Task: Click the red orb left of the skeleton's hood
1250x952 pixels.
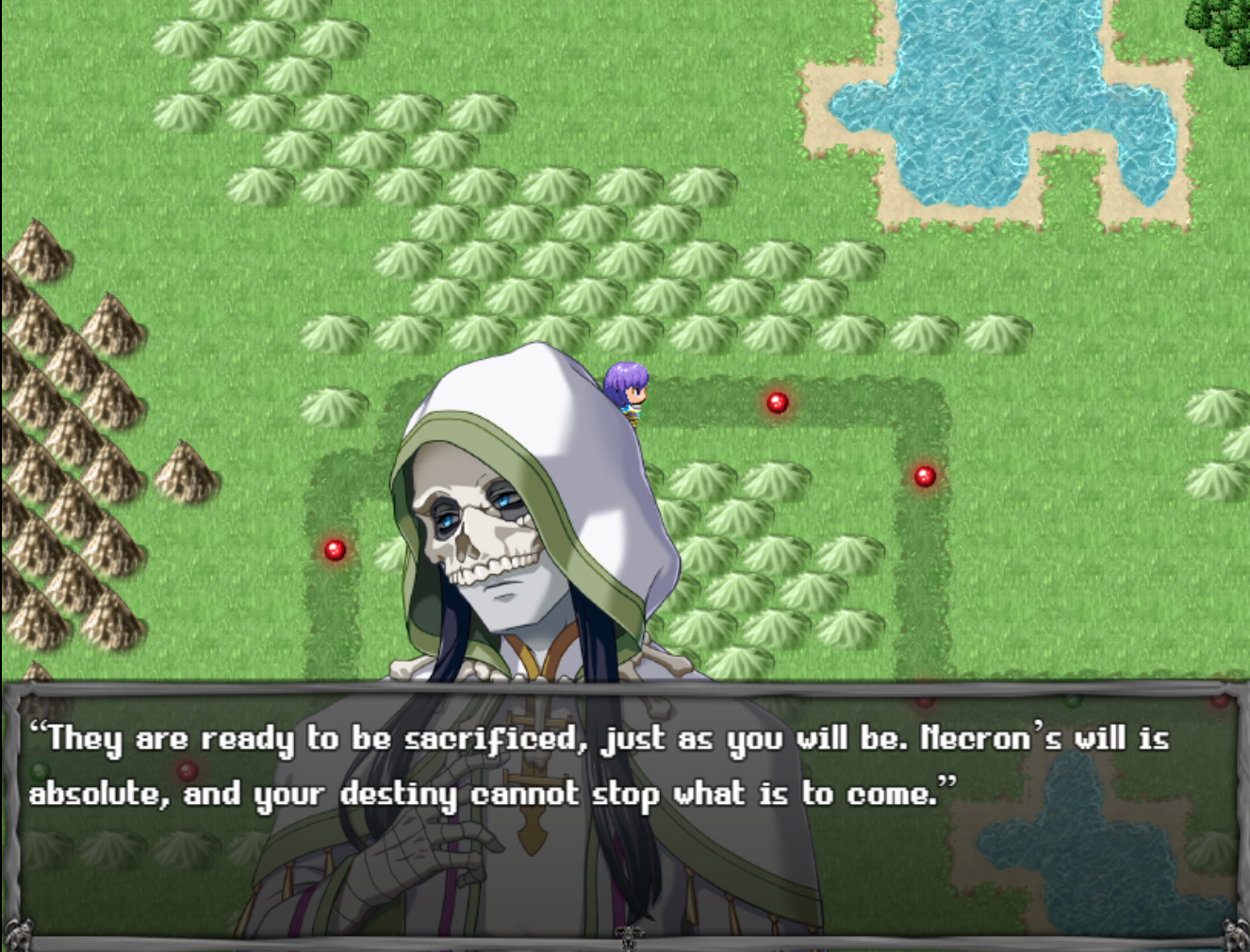Action: tap(337, 550)
